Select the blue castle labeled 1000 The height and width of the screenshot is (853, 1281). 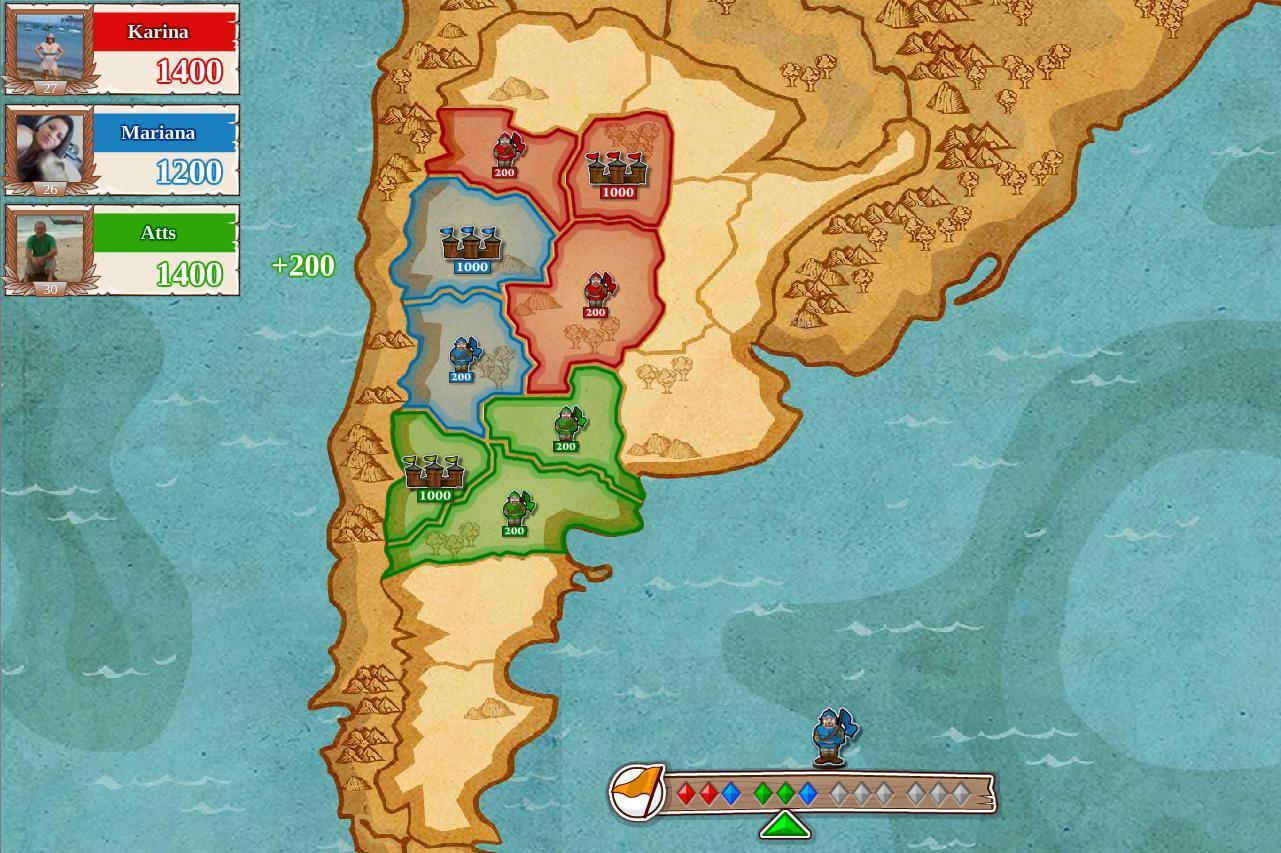tap(470, 246)
